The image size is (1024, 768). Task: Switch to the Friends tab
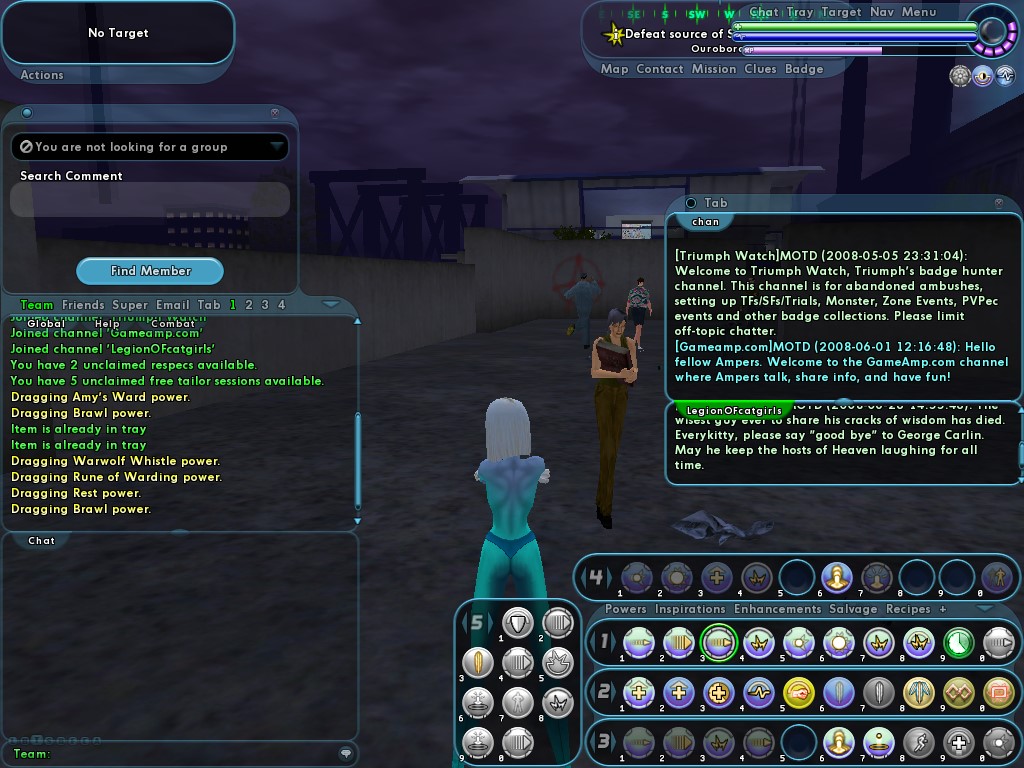click(x=83, y=305)
